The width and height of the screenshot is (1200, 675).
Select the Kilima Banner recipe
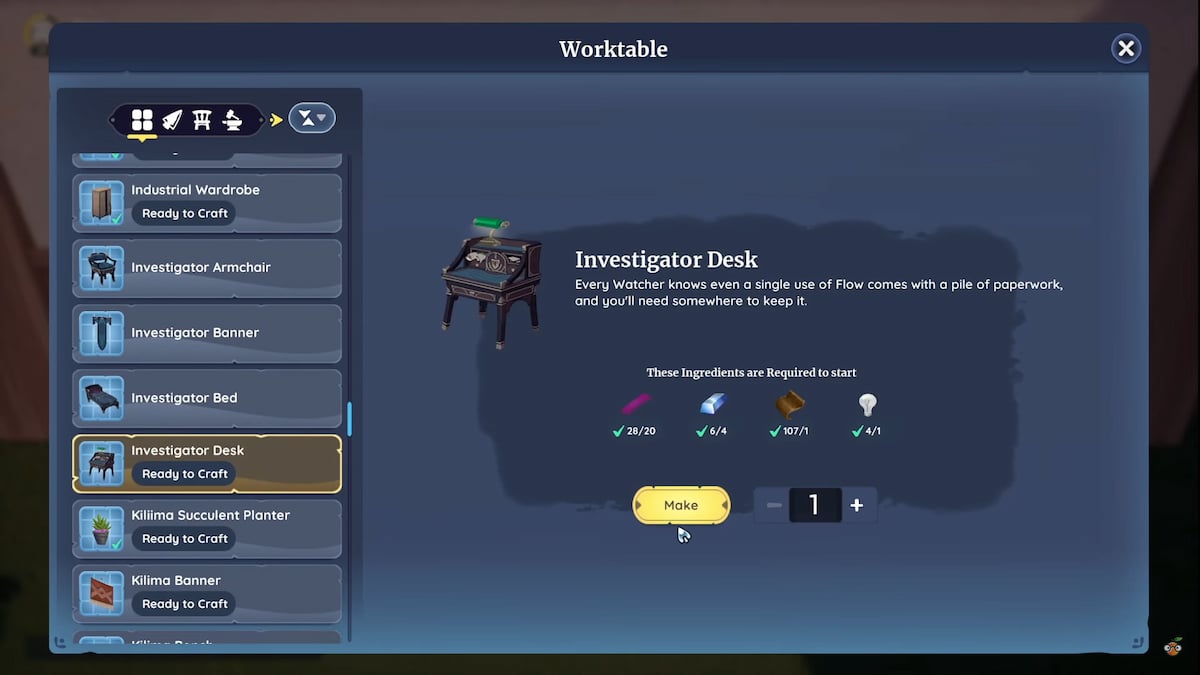point(207,593)
